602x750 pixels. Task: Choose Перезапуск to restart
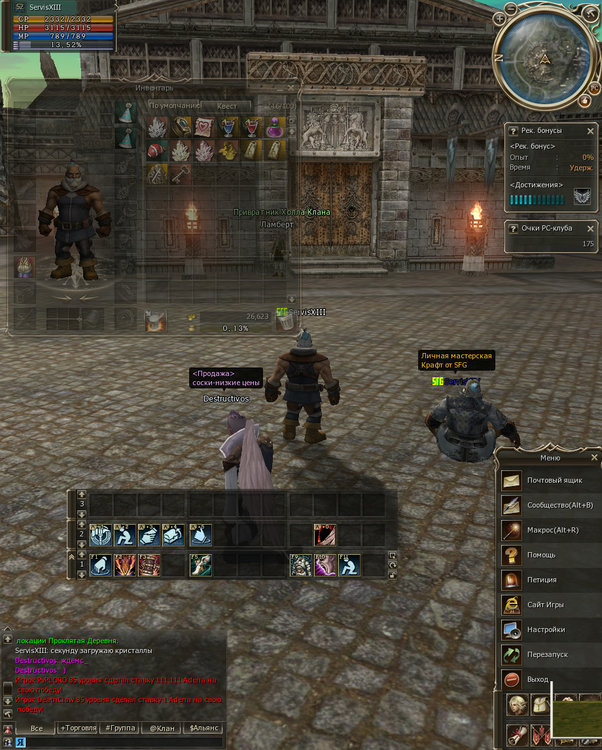coord(548,654)
